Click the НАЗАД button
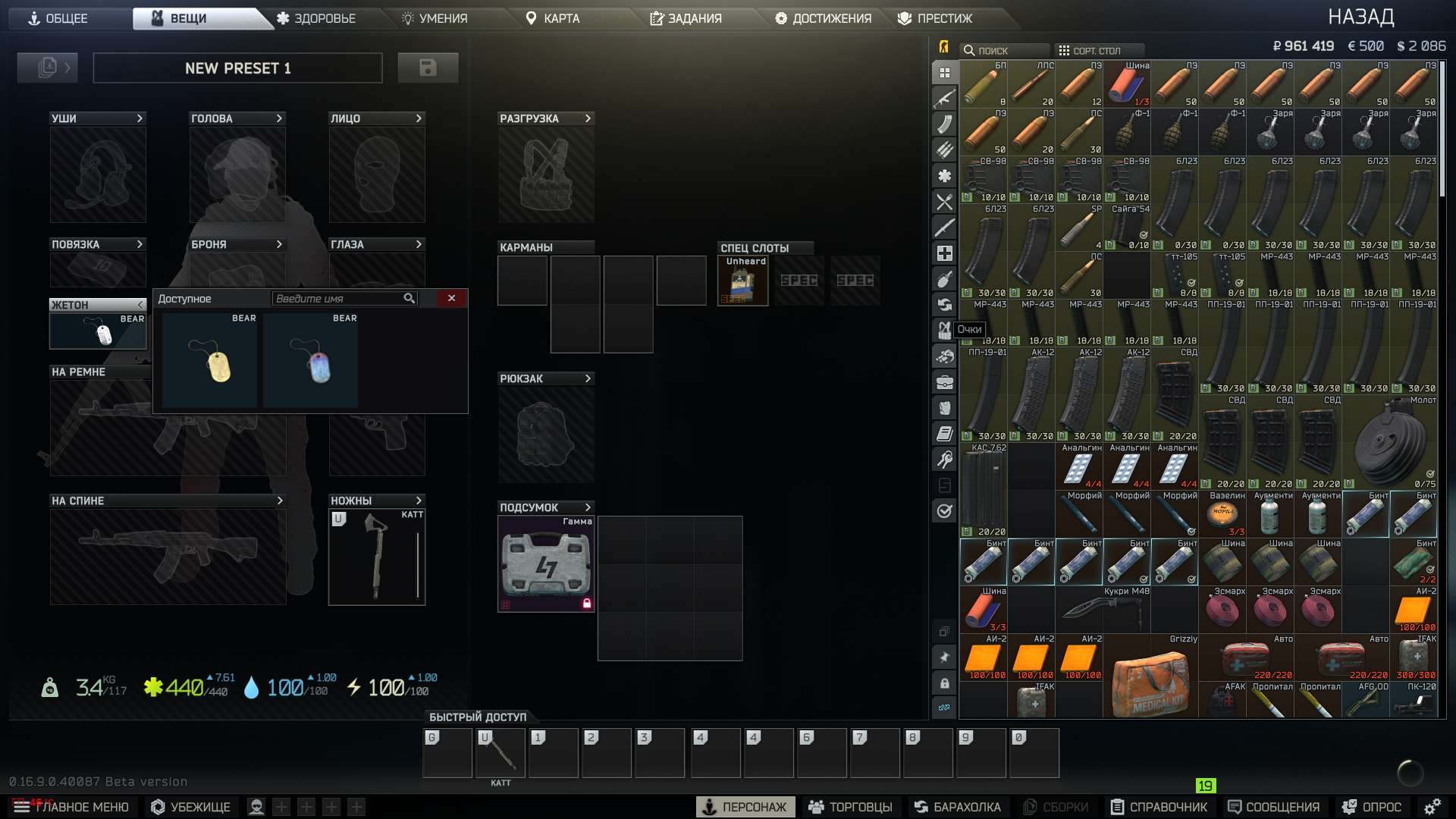Viewport: 1456px width, 819px height. (x=1362, y=17)
